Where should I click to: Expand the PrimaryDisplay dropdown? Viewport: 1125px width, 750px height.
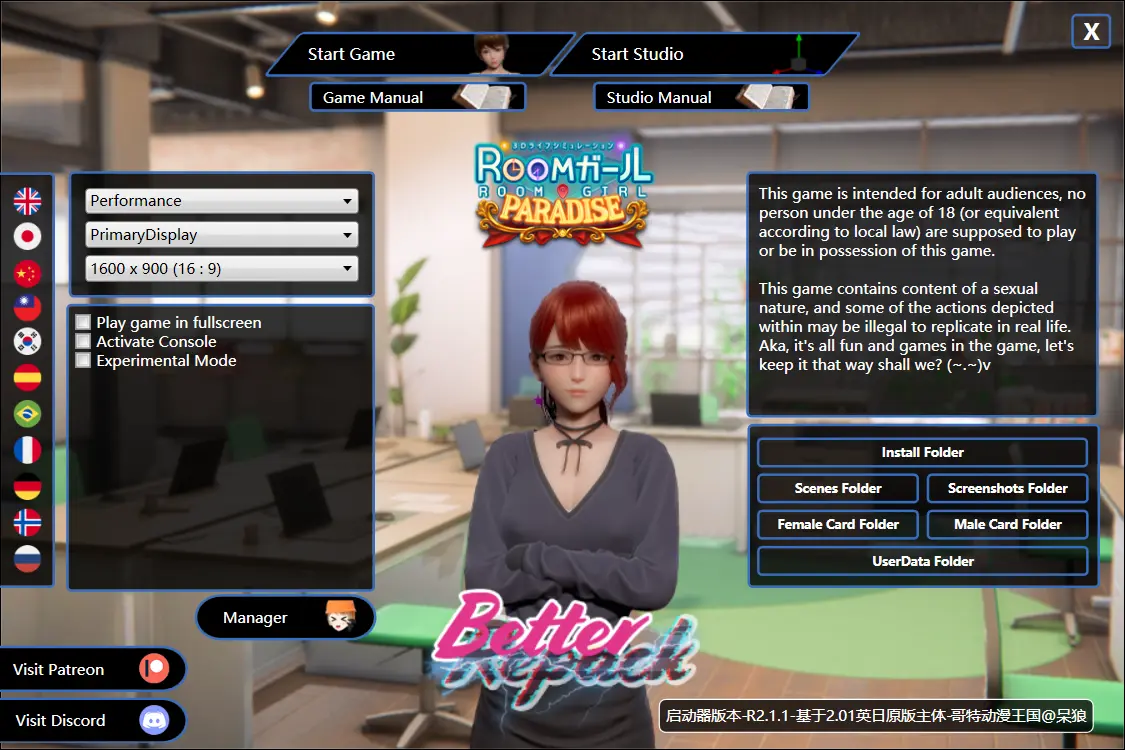click(x=221, y=235)
